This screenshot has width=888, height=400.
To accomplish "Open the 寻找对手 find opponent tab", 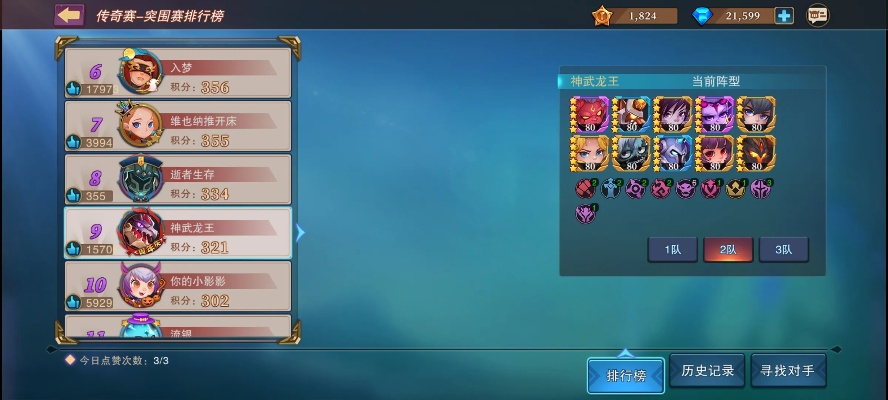I will click(x=788, y=371).
